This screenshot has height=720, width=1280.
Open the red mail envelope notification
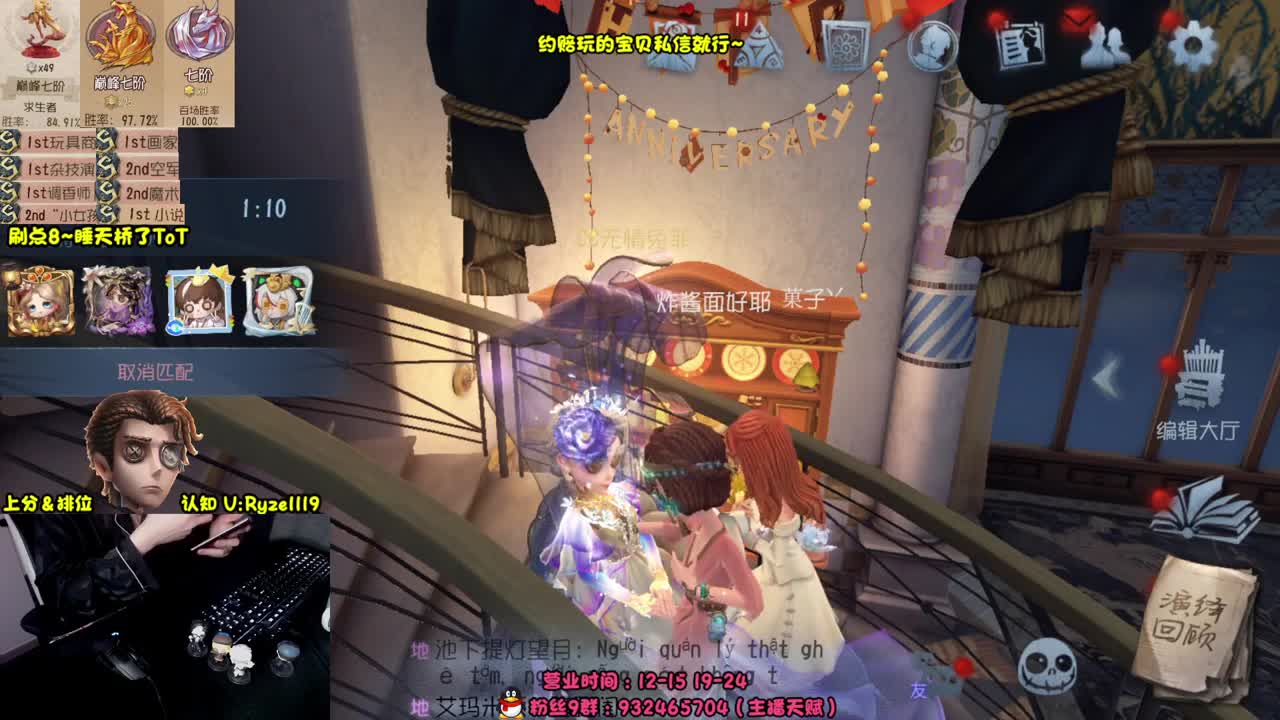[x=1078, y=18]
